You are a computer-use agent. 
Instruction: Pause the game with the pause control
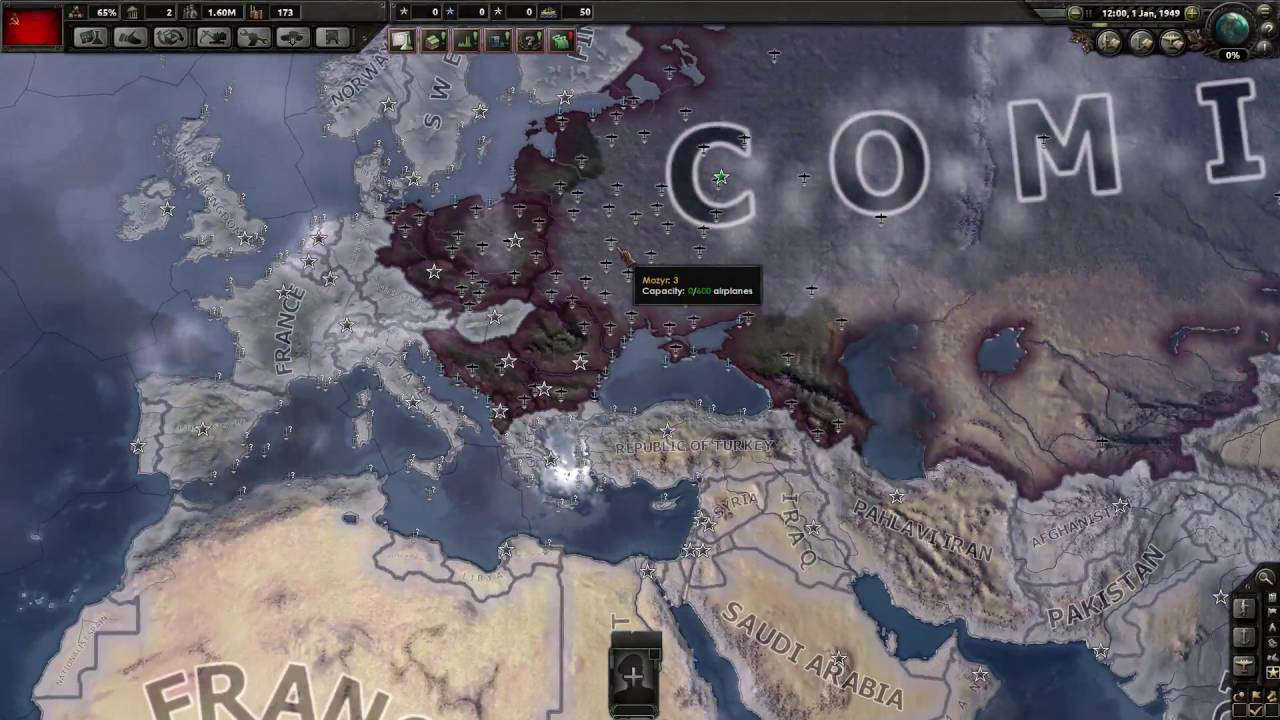click(1086, 11)
